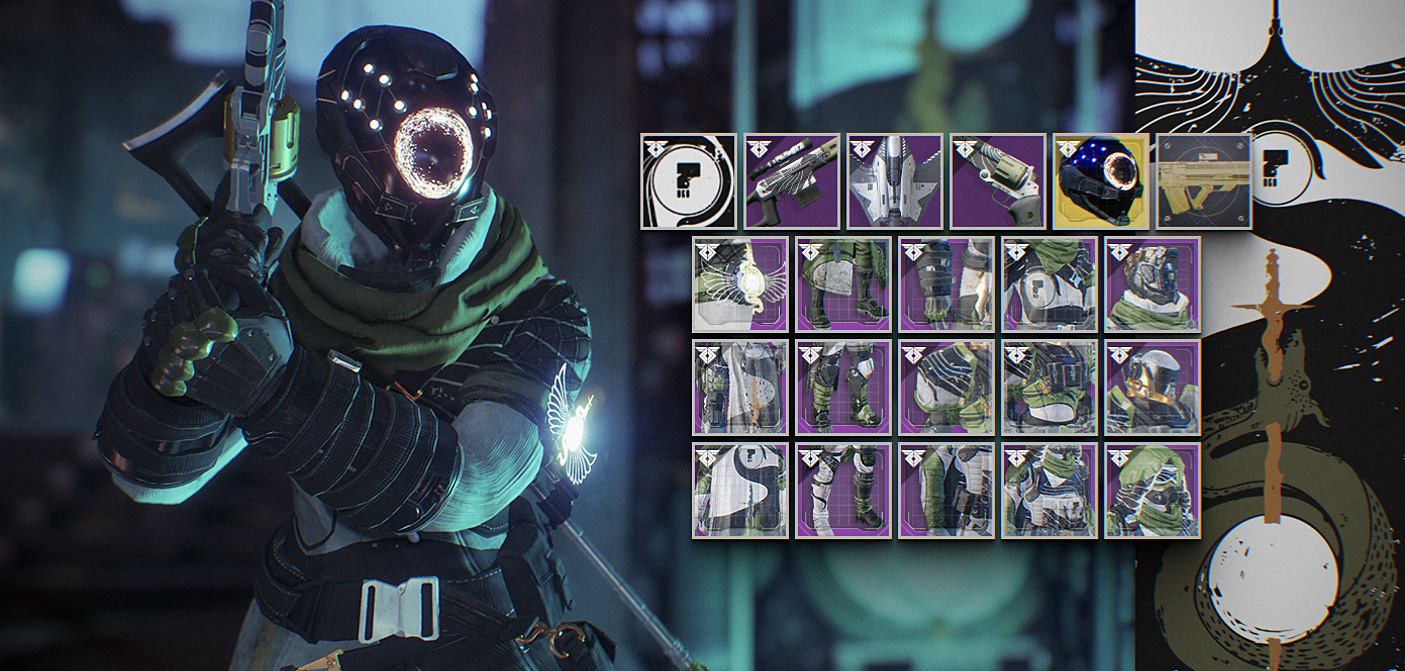Choose the white cloak with dark swoosh
Image resolution: width=1405 pixels, height=671 pixels.
coord(740,490)
